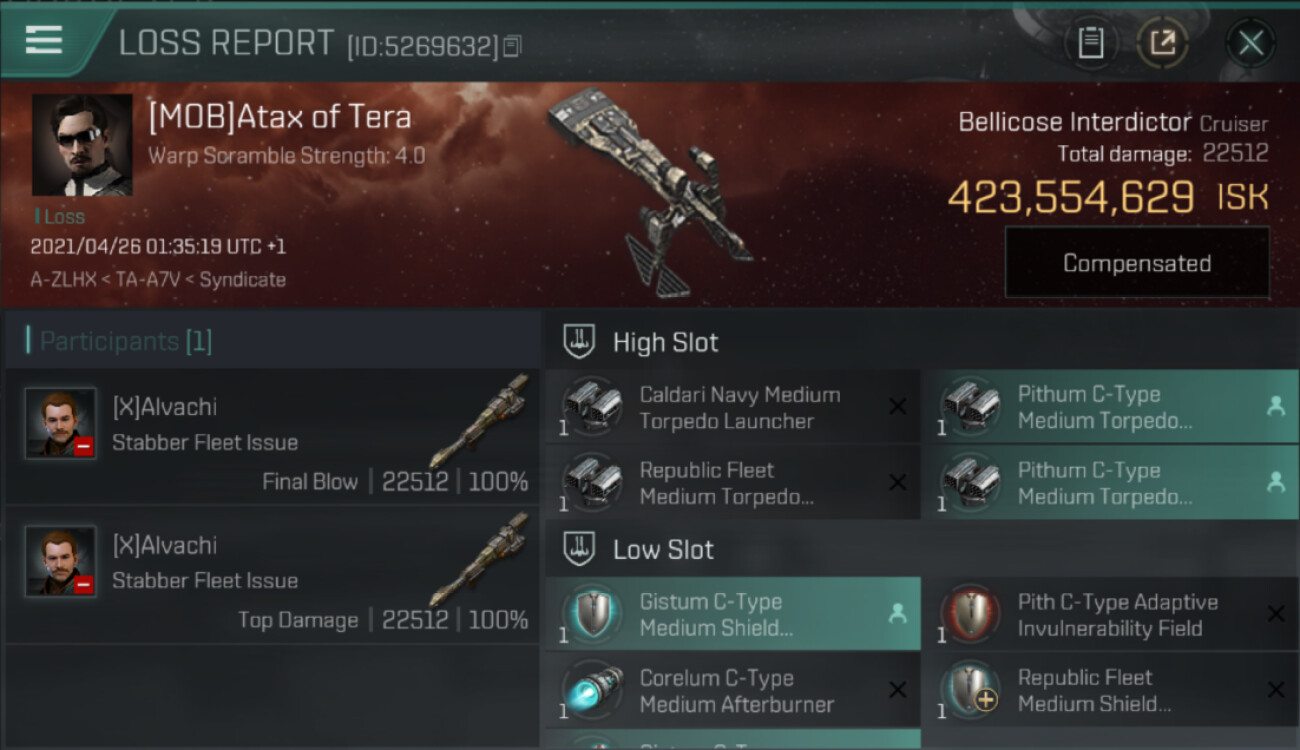Click the Compensated button
The height and width of the screenshot is (750, 1300).
[1137, 263]
